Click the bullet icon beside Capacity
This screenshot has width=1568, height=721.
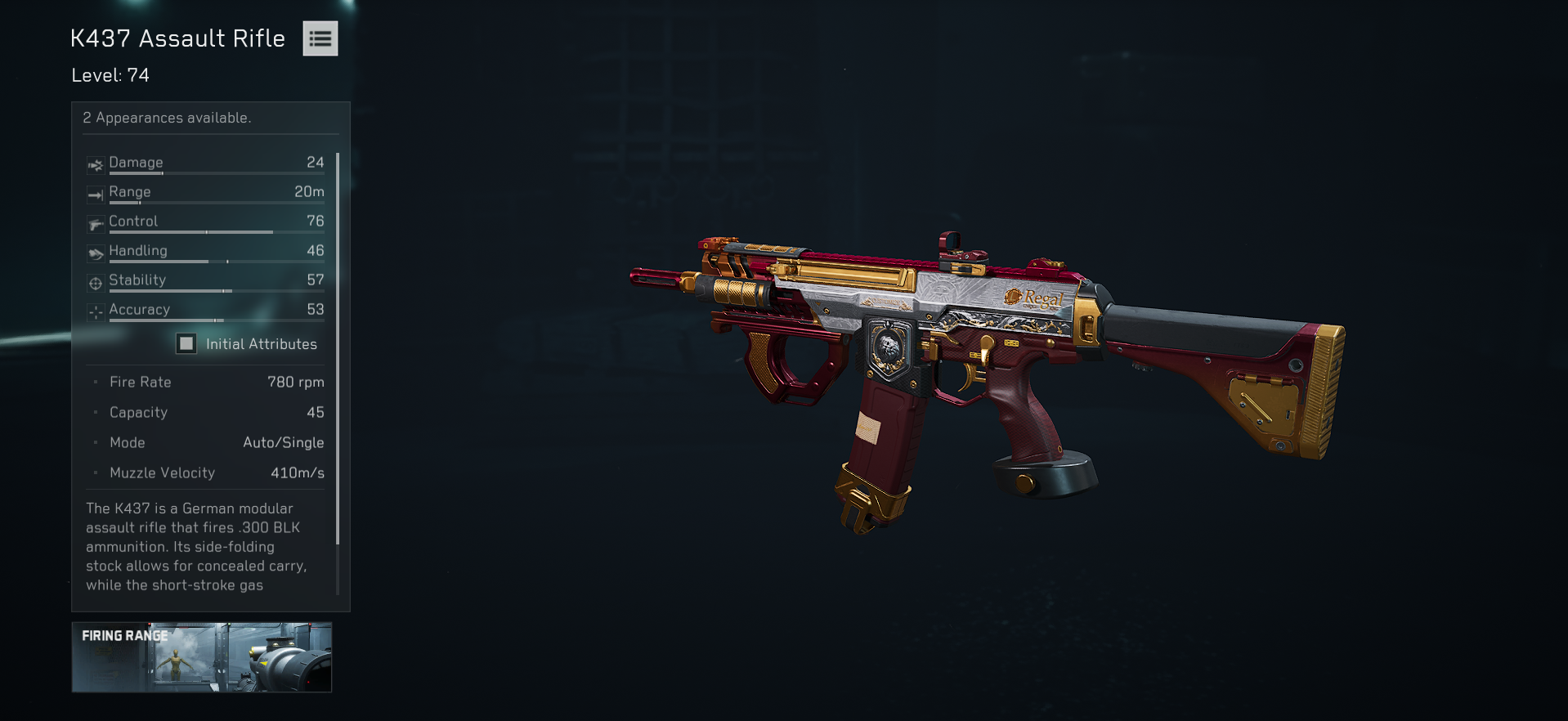click(96, 413)
